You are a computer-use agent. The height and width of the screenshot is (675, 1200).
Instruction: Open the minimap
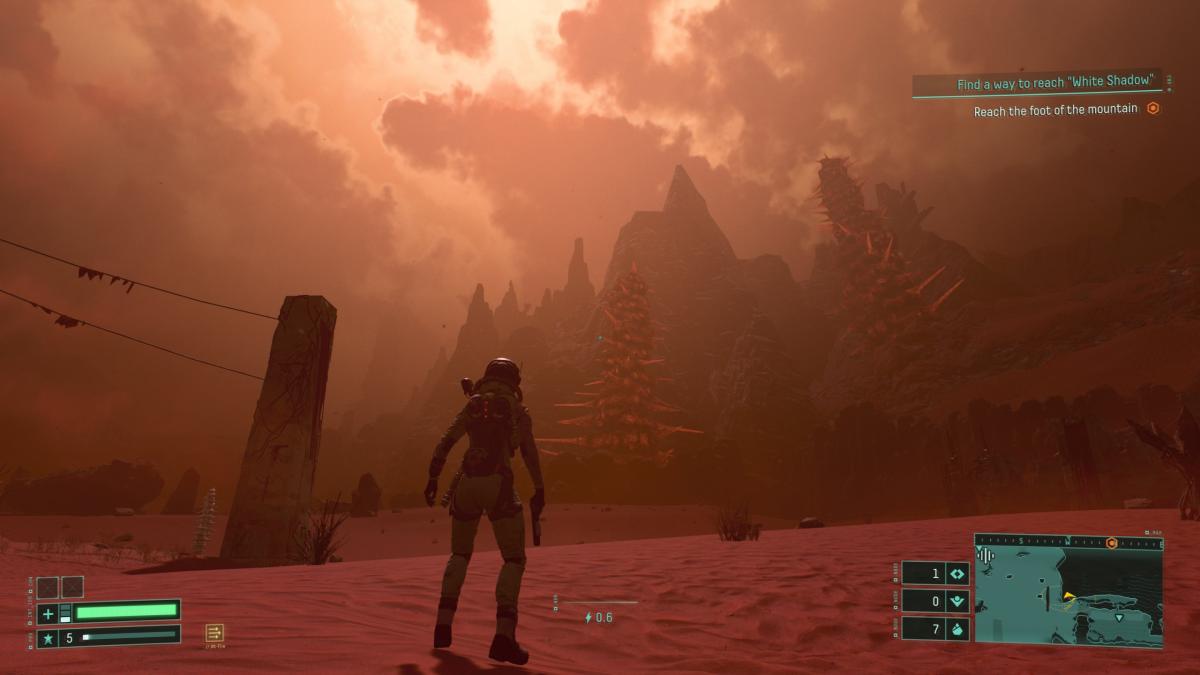(1069, 596)
